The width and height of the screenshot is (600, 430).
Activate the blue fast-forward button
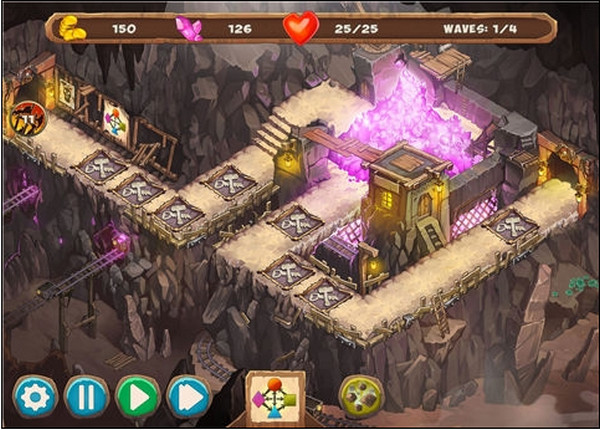point(189,397)
